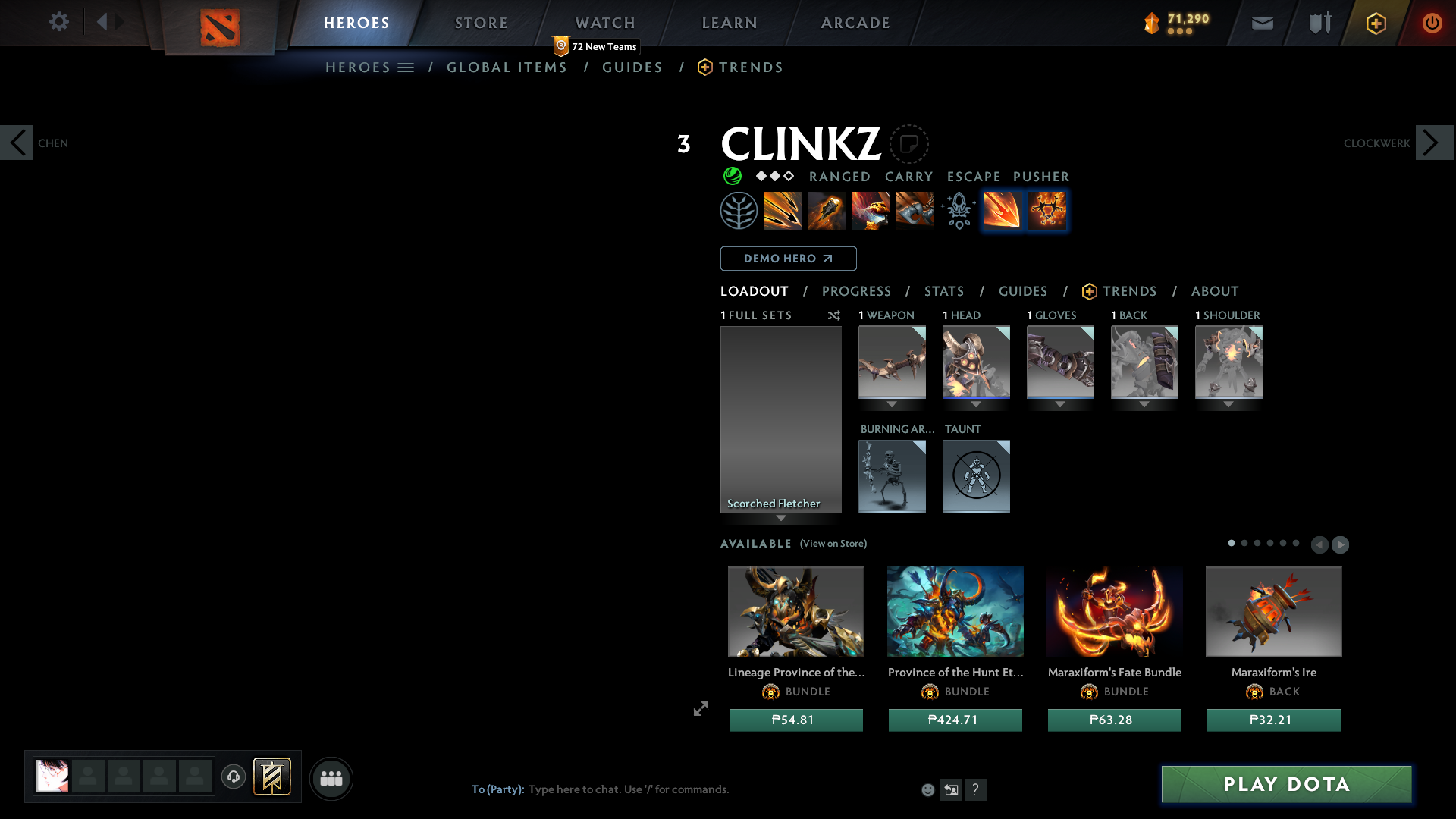The image size is (1456, 819).
Task: Open the Dota 2 settings gear
Action: click(x=59, y=22)
